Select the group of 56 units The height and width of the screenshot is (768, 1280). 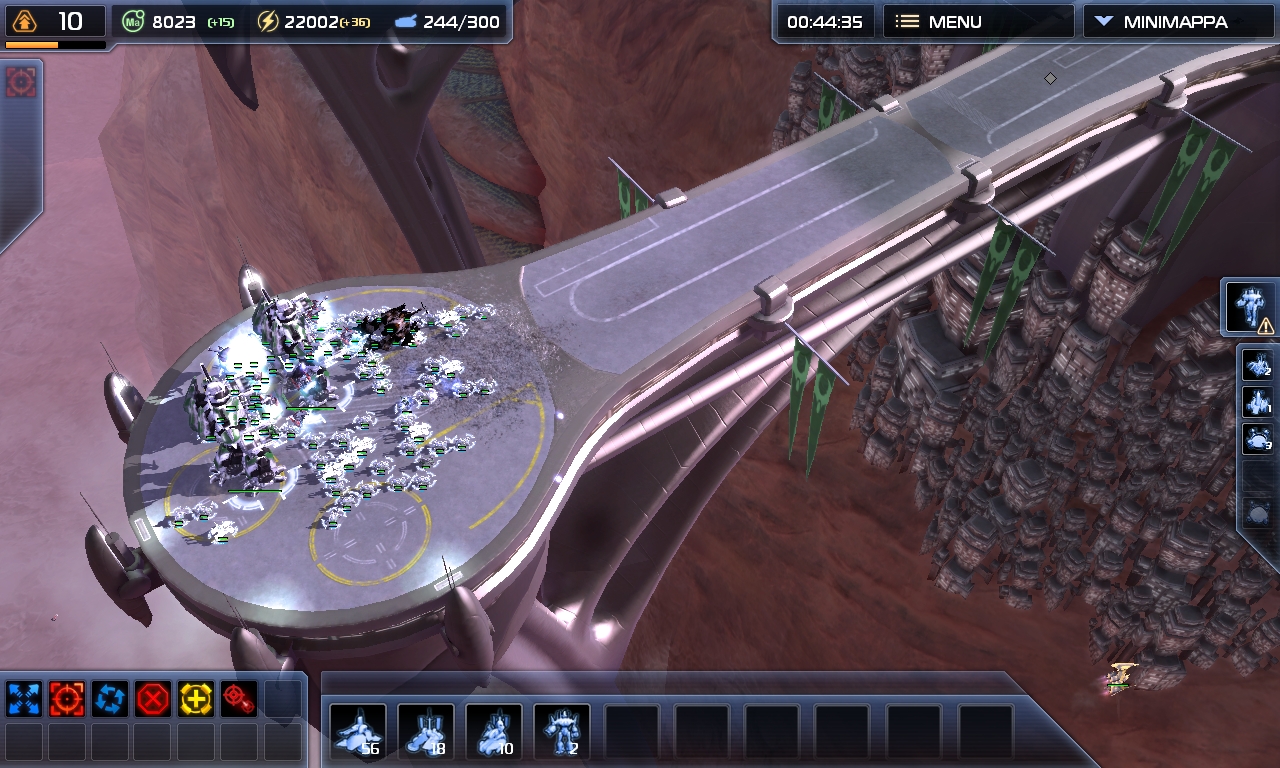point(358,733)
